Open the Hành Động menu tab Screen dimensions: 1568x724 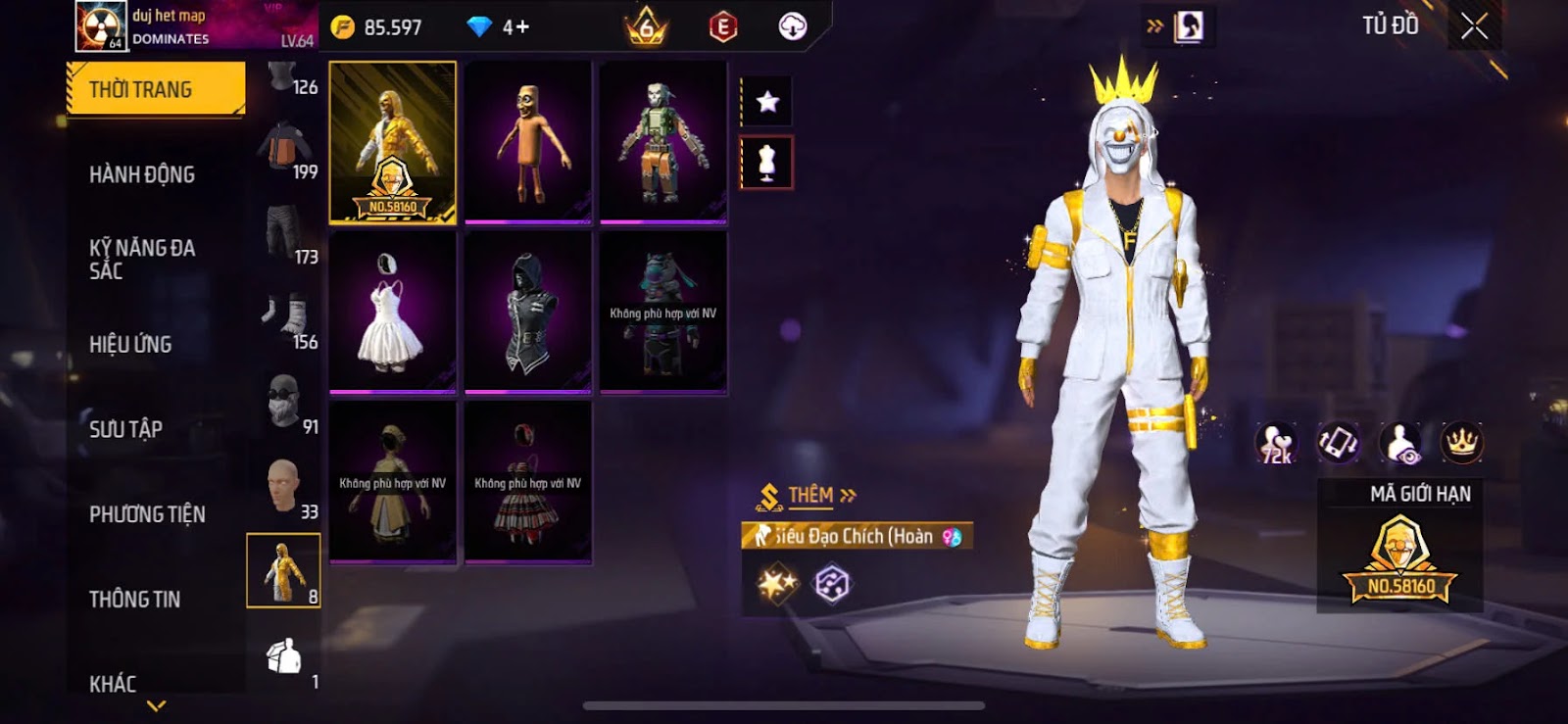142,174
